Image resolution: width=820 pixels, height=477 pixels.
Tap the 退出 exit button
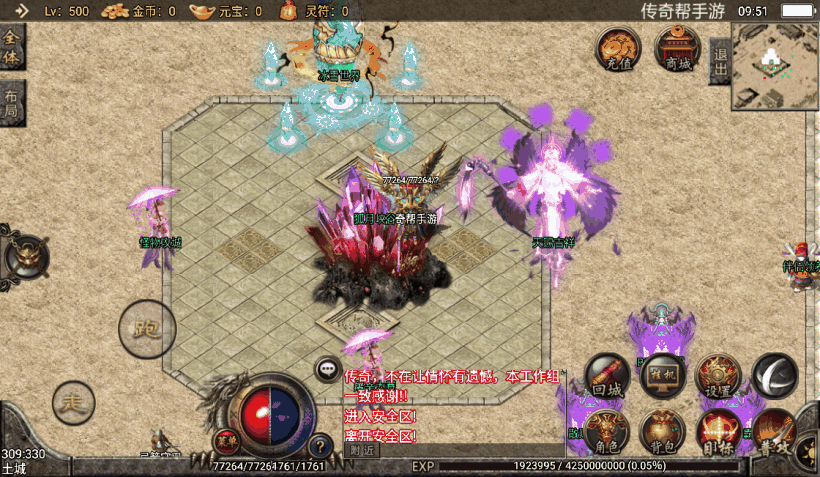720,61
